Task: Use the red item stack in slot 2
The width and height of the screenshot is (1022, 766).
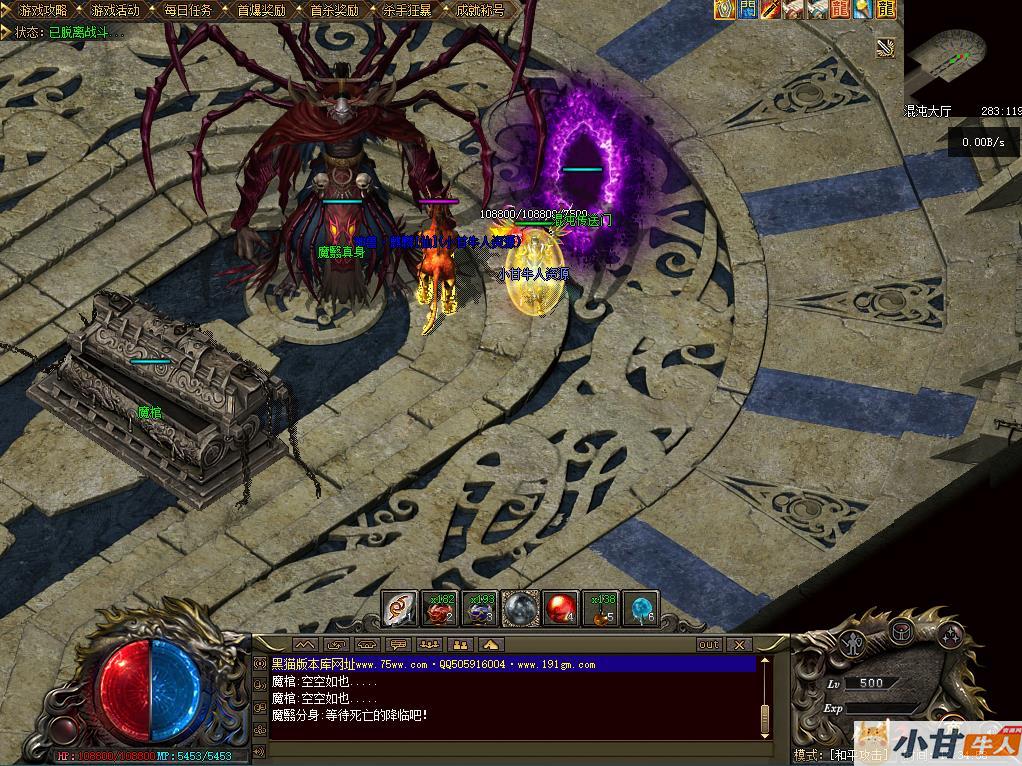Action: (x=440, y=609)
